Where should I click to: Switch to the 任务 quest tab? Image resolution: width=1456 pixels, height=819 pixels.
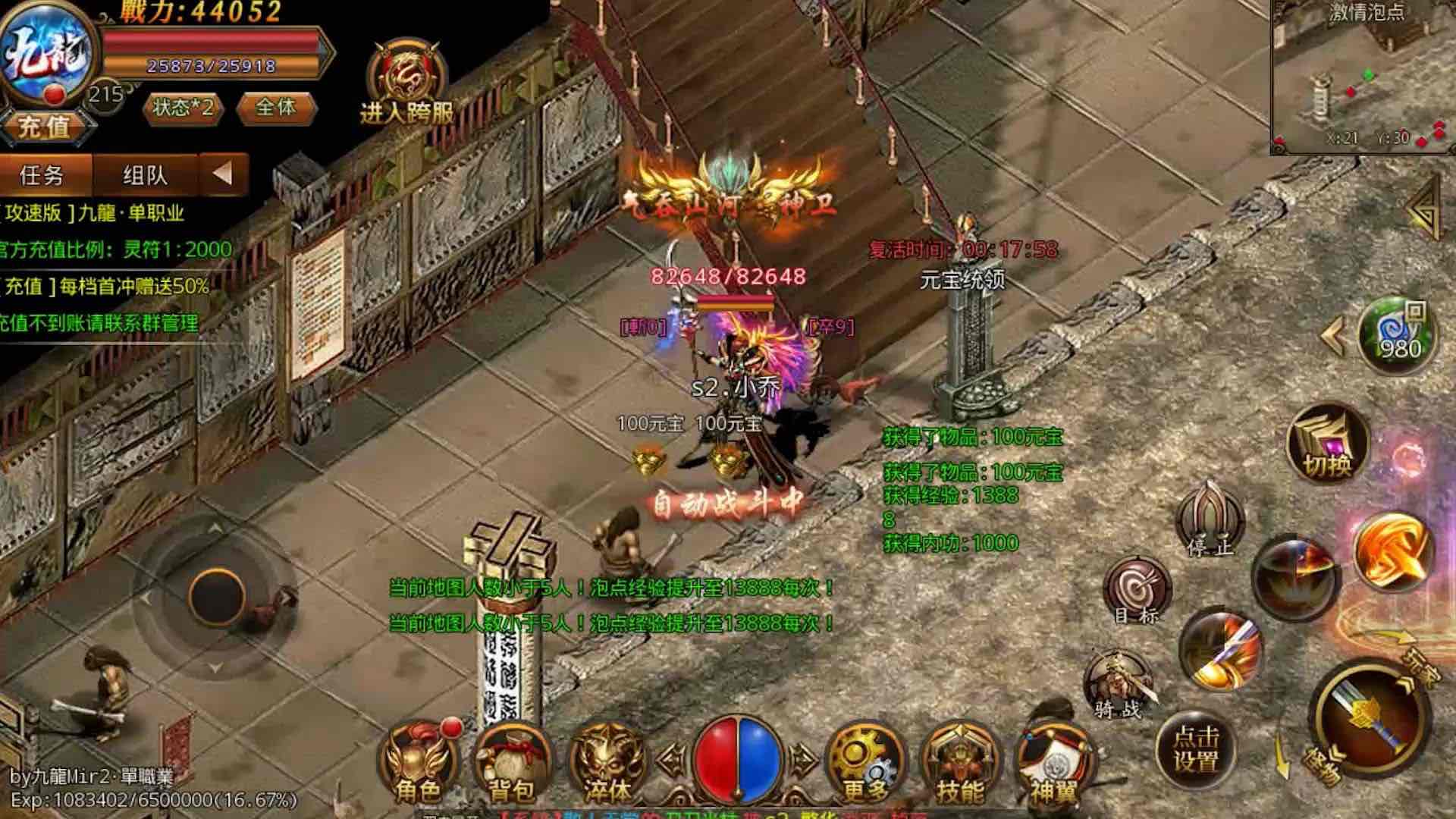[x=42, y=175]
